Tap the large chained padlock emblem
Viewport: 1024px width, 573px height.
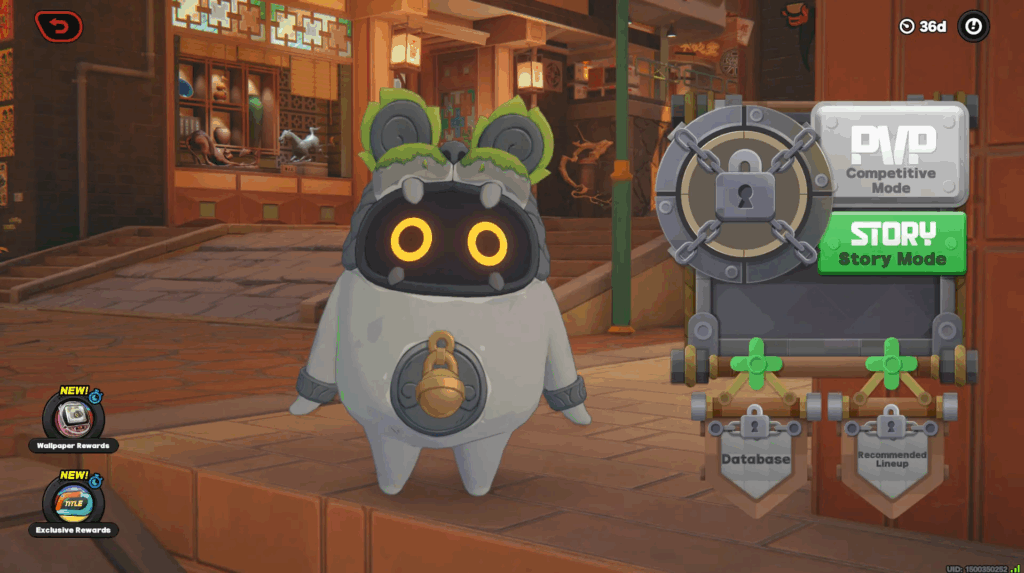click(745, 192)
